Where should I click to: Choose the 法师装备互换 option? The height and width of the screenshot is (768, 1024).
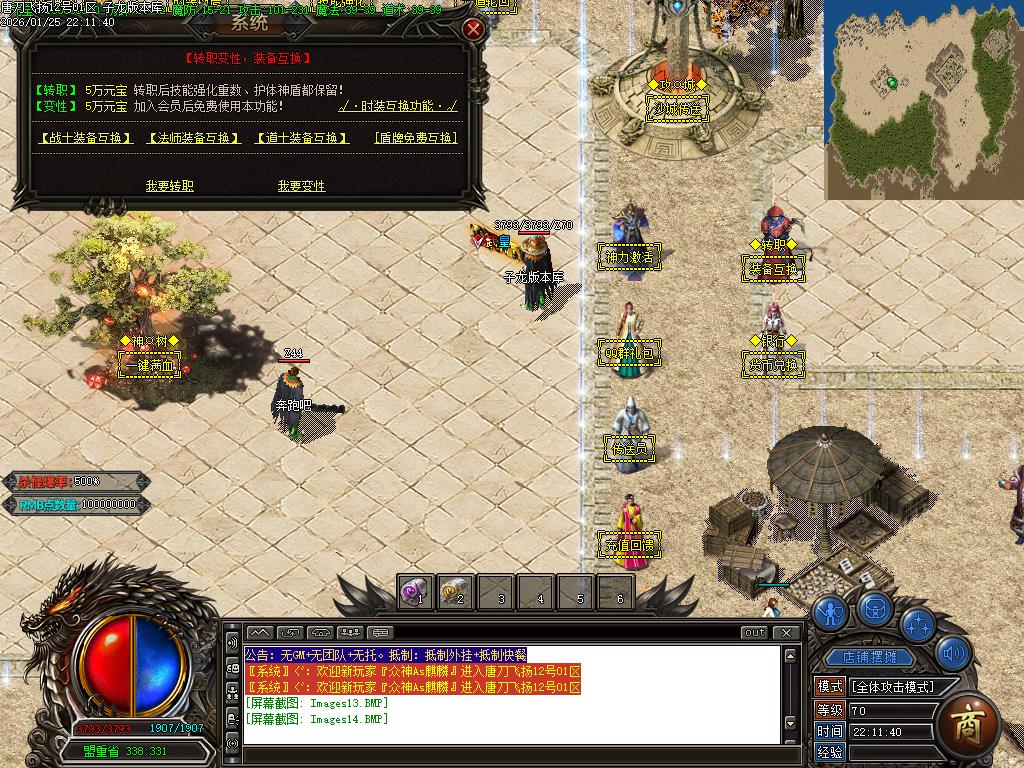(x=194, y=138)
